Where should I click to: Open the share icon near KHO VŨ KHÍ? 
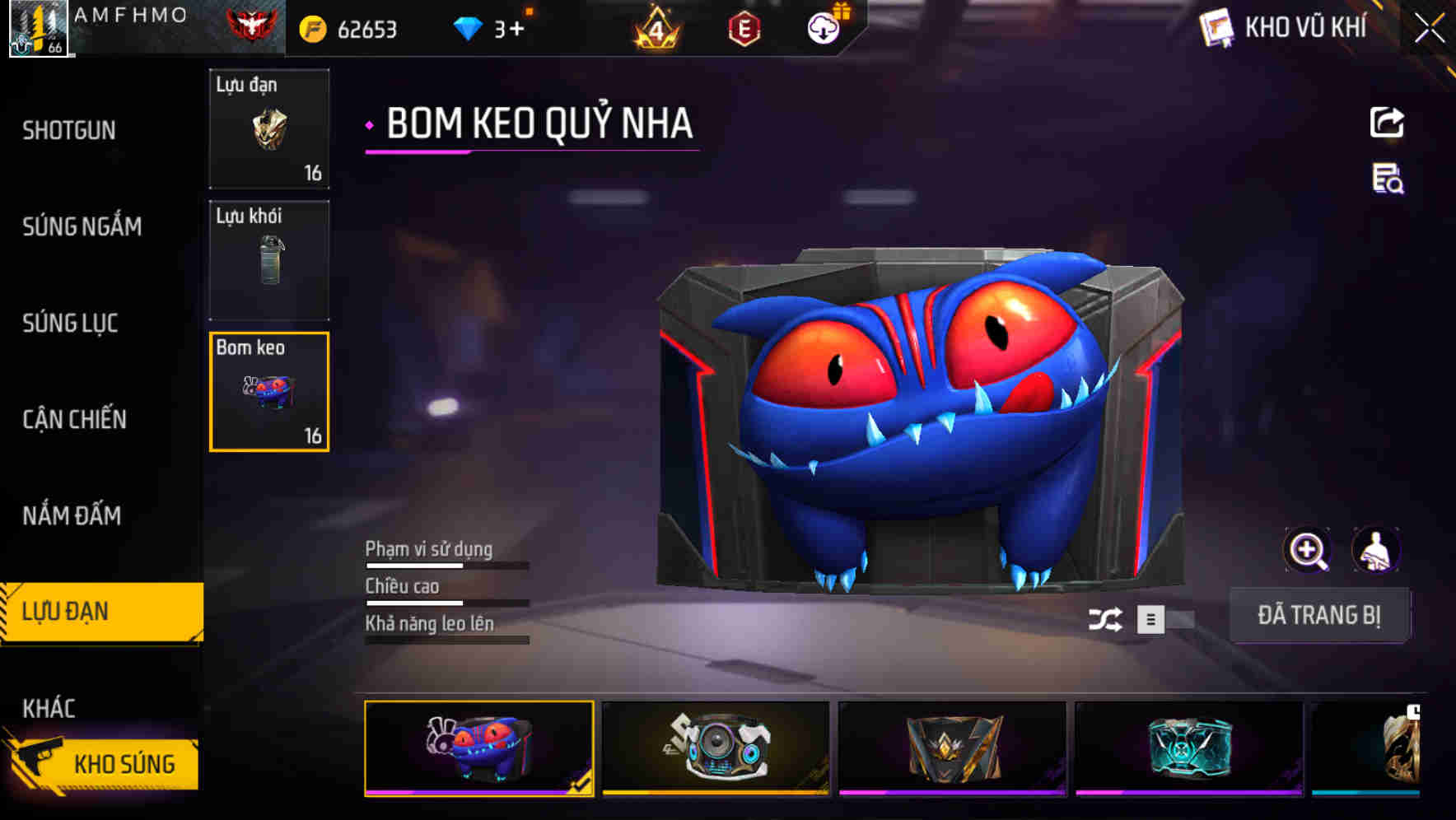pos(1387,122)
